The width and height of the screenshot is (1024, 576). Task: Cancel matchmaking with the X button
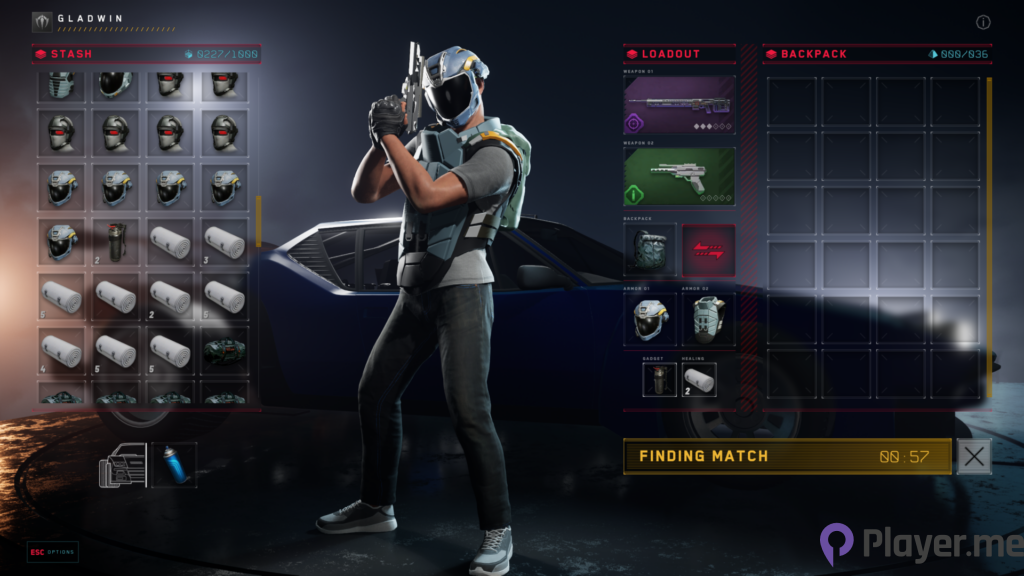pyautogui.click(x=974, y=456)
